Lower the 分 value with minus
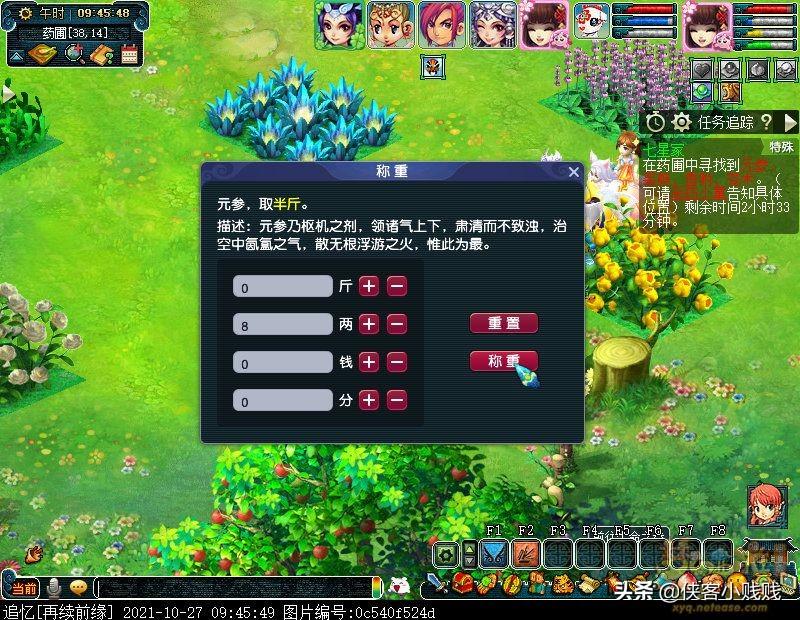 [x=397, y=400]
